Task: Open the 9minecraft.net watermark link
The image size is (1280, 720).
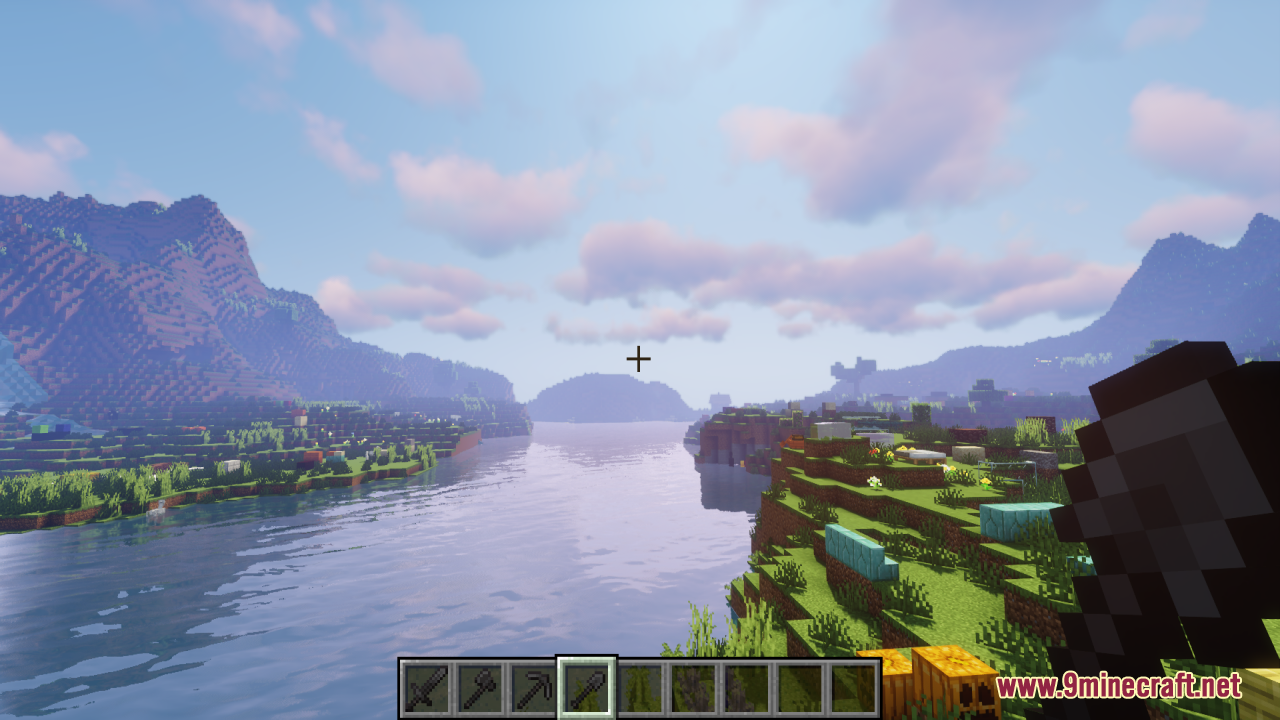Action: click(1118, 686)
